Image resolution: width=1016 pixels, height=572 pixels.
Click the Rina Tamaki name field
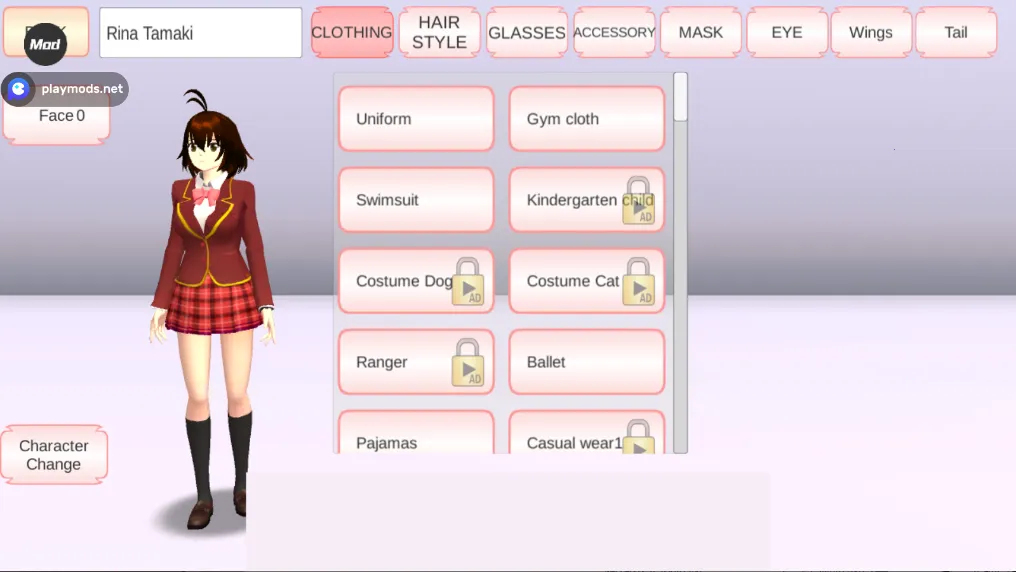point(200,33)
